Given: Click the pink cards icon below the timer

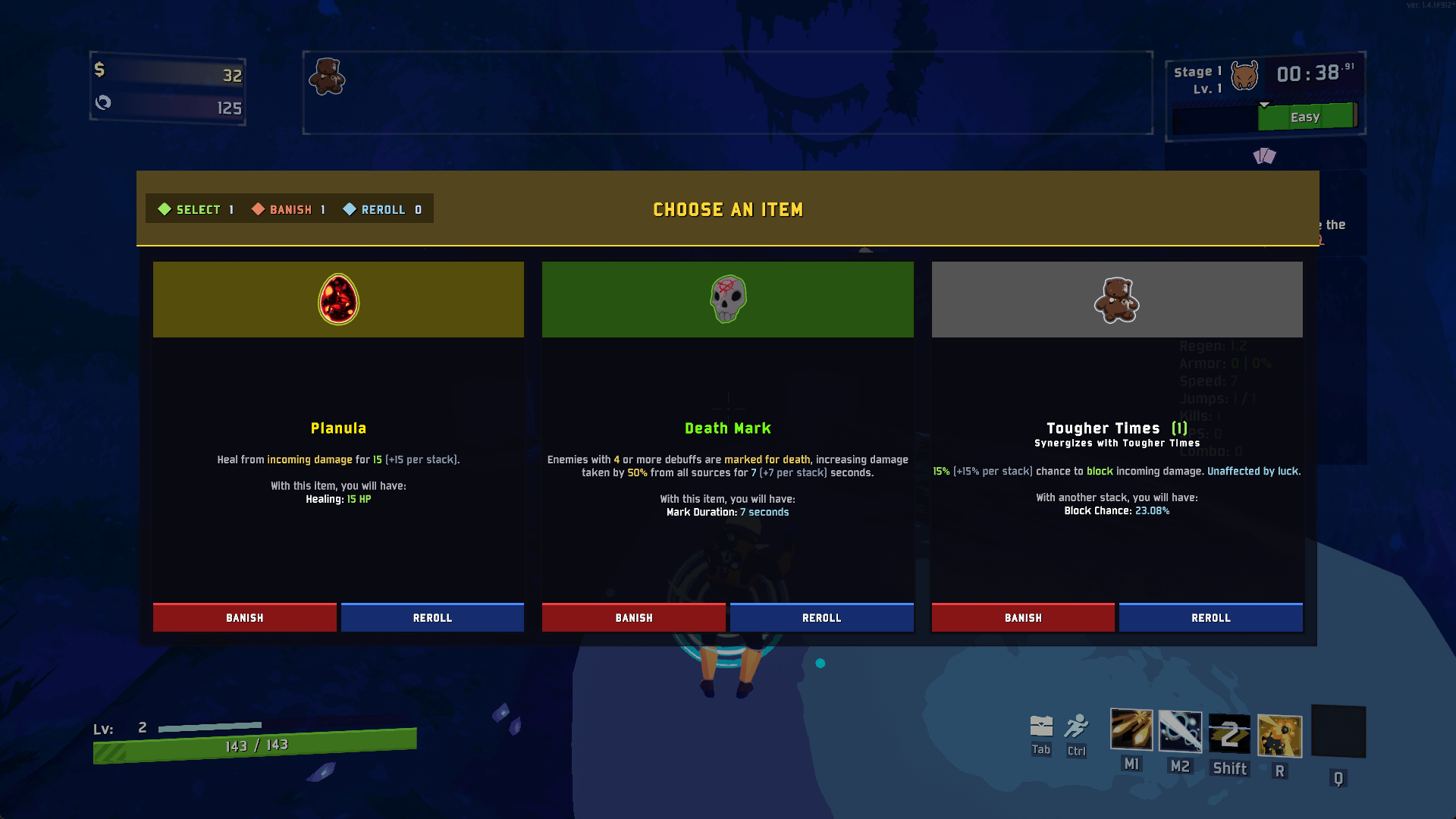Looking at the screenshot, I should click(x=1264, y=155).
